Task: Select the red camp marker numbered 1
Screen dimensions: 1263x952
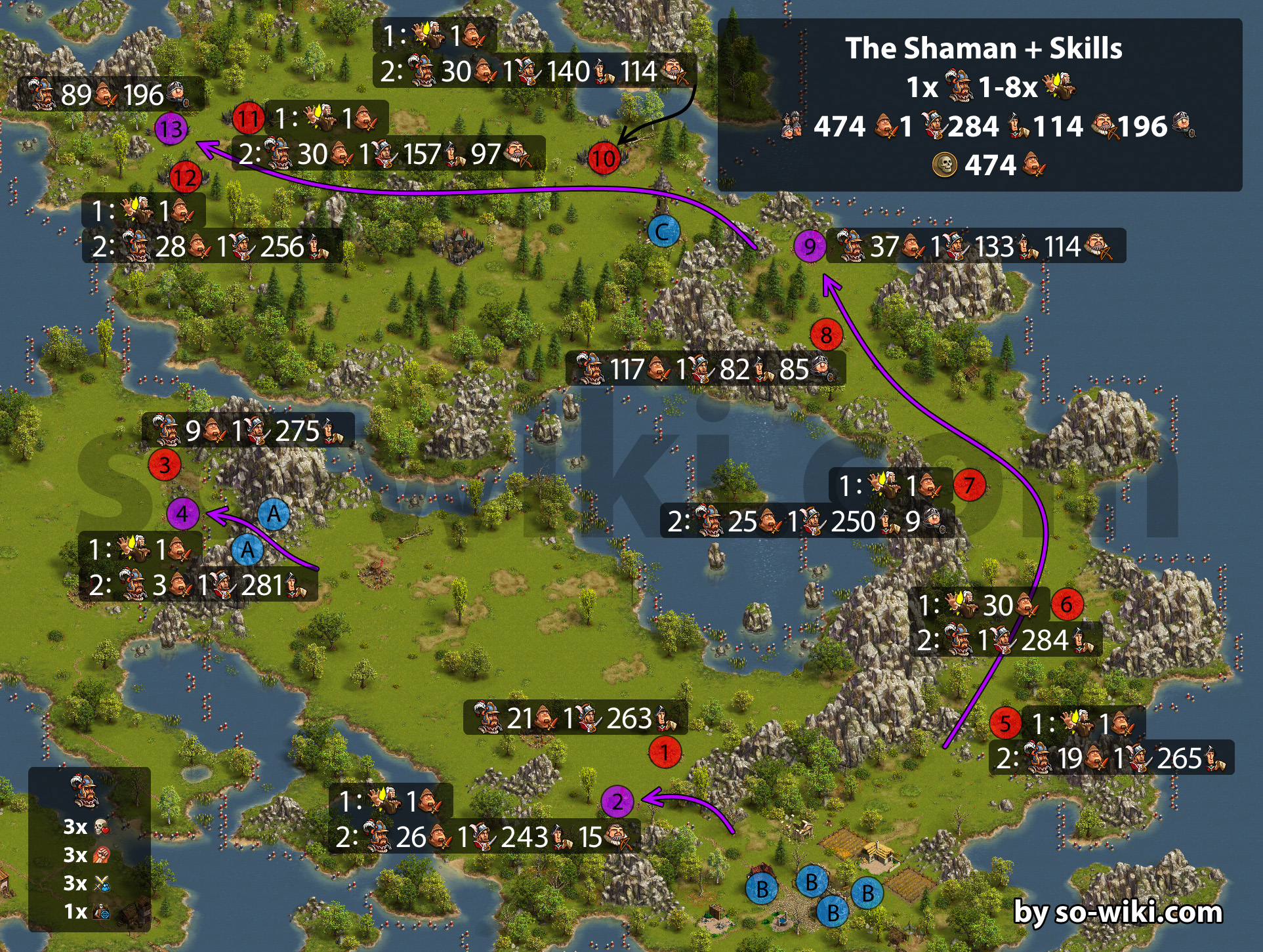Action: click(x=665, y=752)
